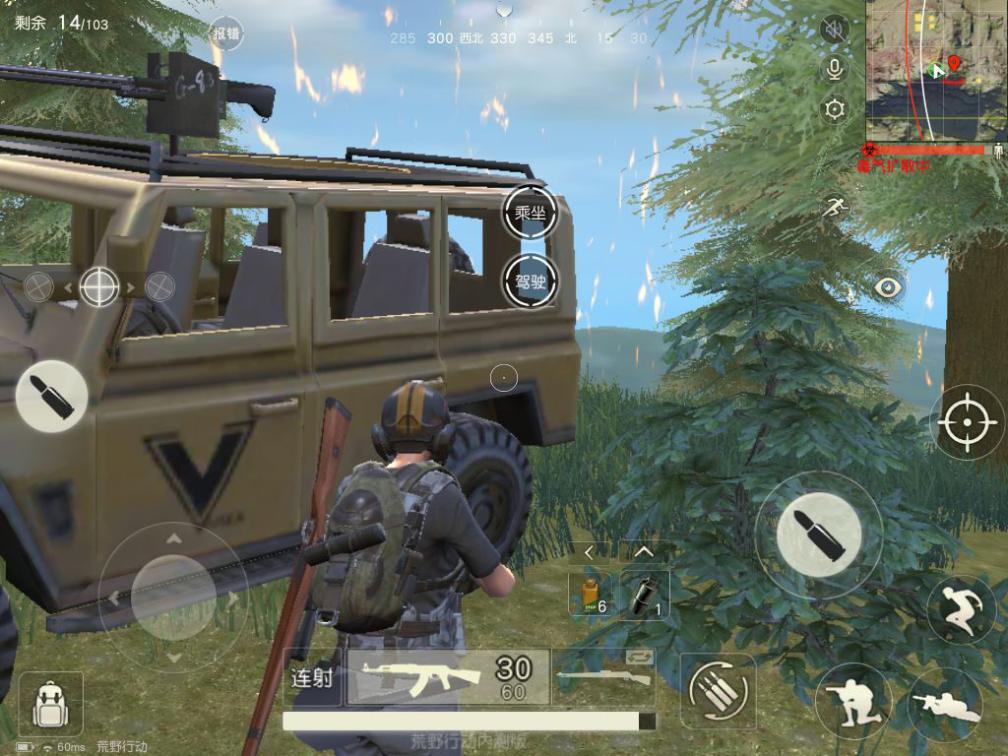The width and height of the screenshot is (1008, 756).
Task: Reload with the three-bullets button
Action: 718,691
